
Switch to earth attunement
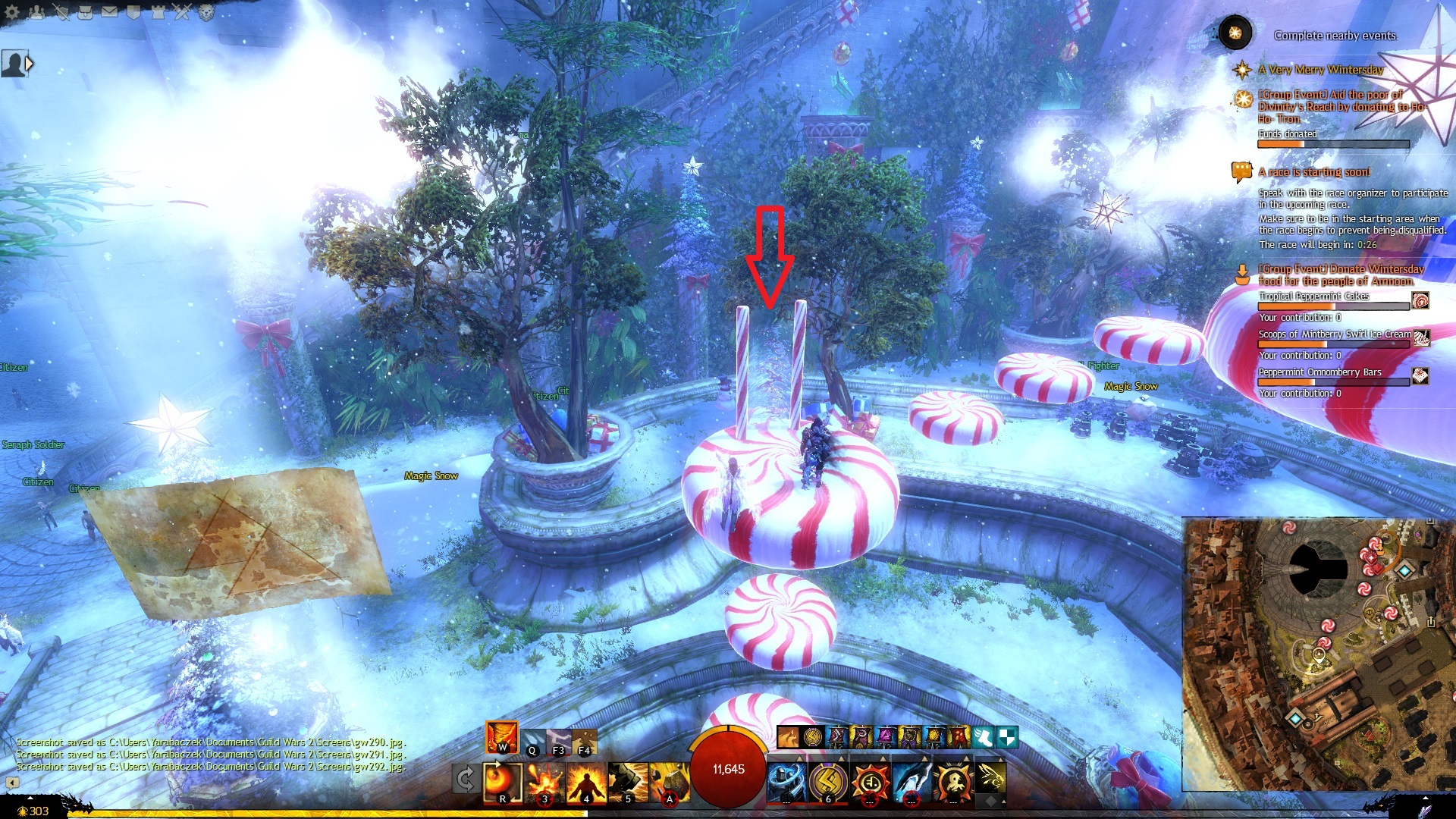[x=584, y=741]
